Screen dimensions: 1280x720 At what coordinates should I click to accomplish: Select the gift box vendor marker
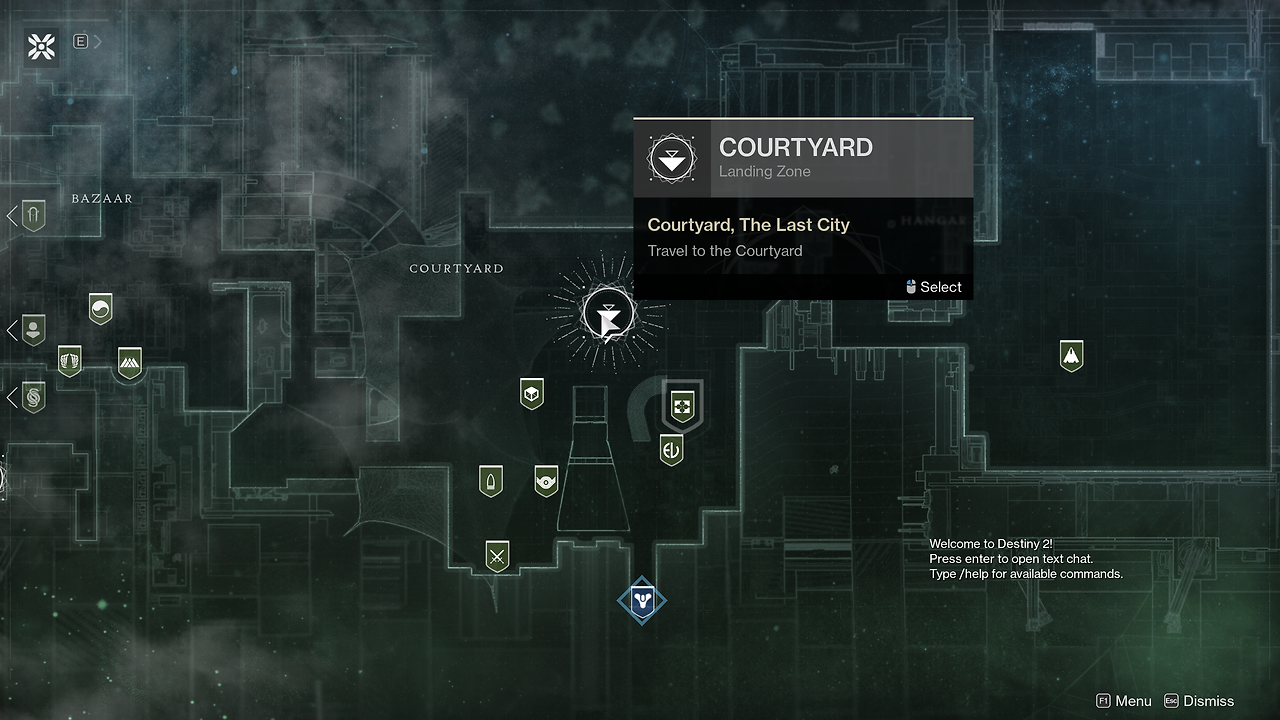(x=683, y=407)
